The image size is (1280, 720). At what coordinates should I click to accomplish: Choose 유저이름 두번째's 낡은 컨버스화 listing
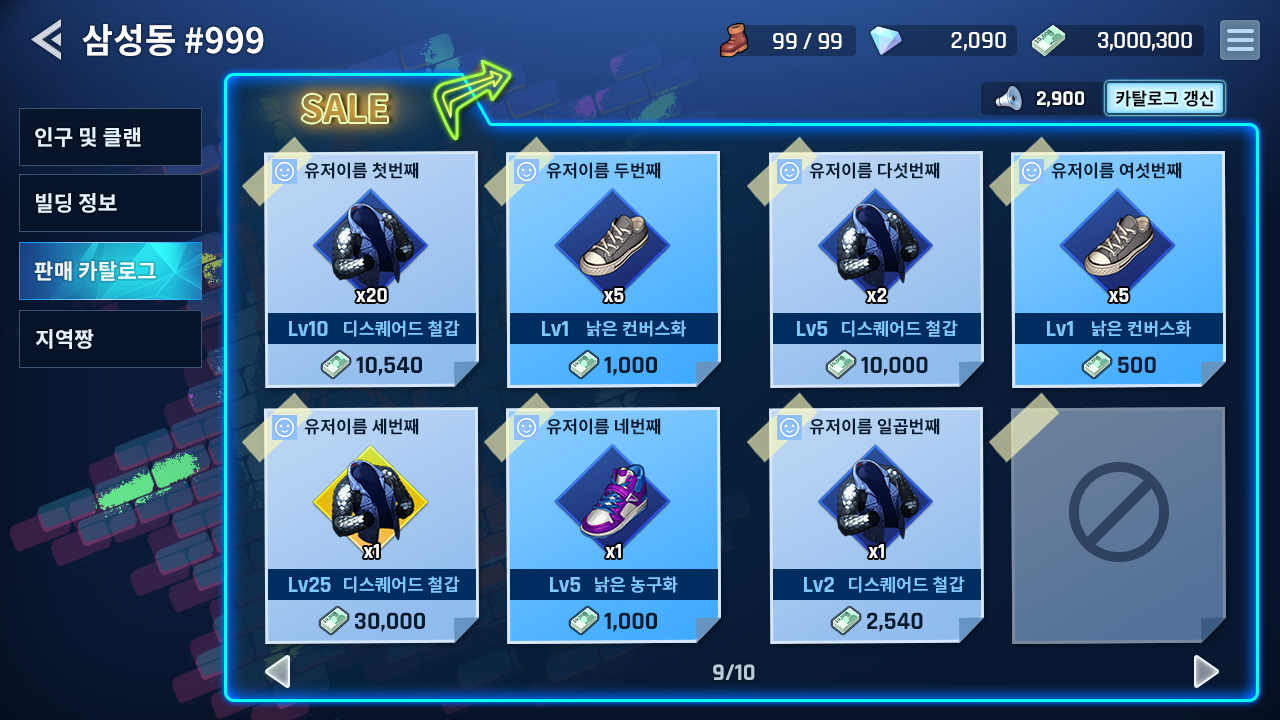(613, 269)
